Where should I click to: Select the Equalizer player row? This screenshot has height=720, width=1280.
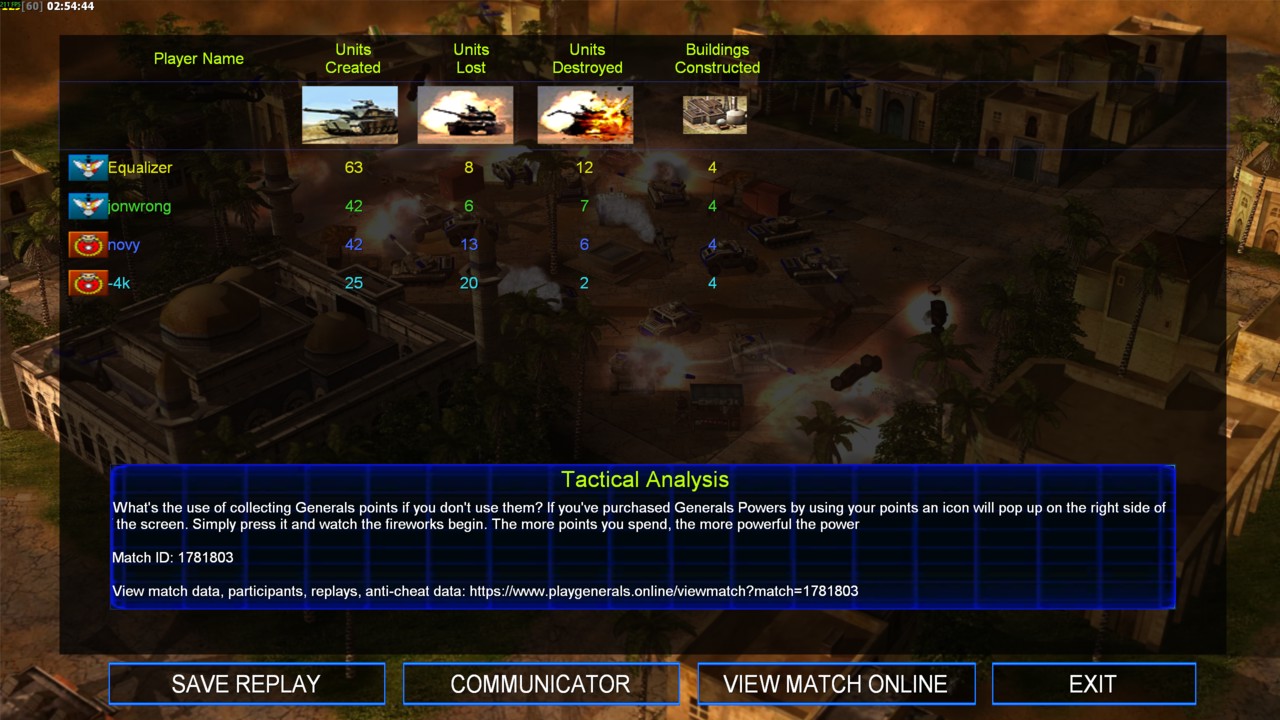click(140, 168)
